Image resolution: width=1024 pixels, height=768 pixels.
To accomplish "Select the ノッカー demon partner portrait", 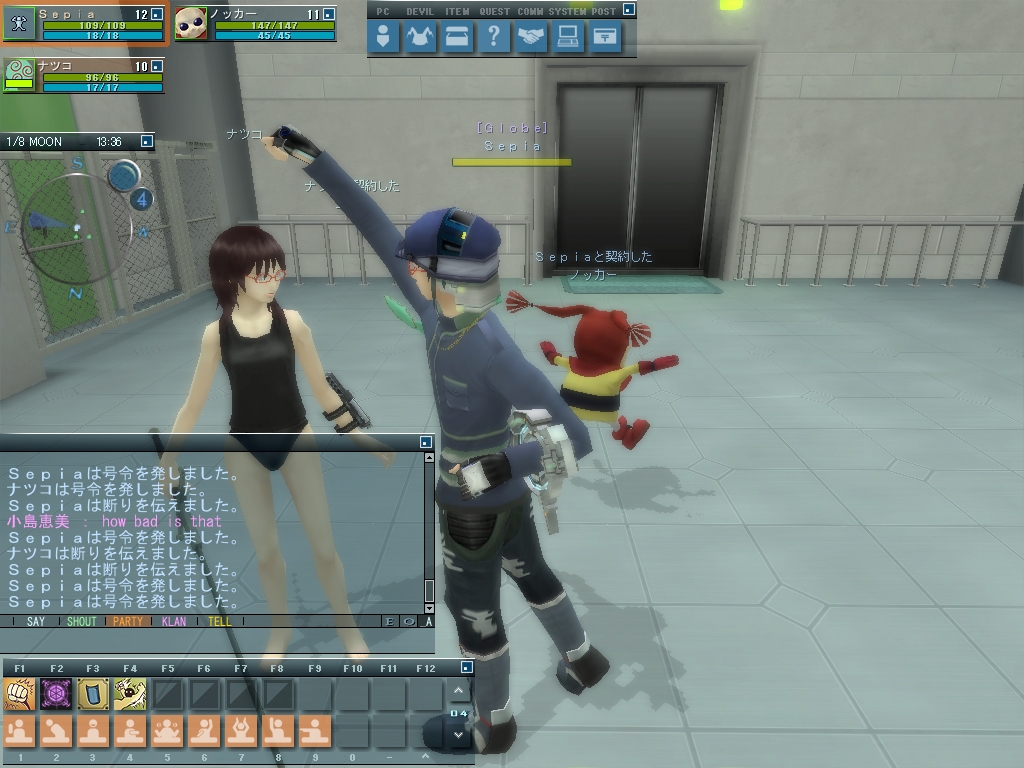I will pos(190,23).
